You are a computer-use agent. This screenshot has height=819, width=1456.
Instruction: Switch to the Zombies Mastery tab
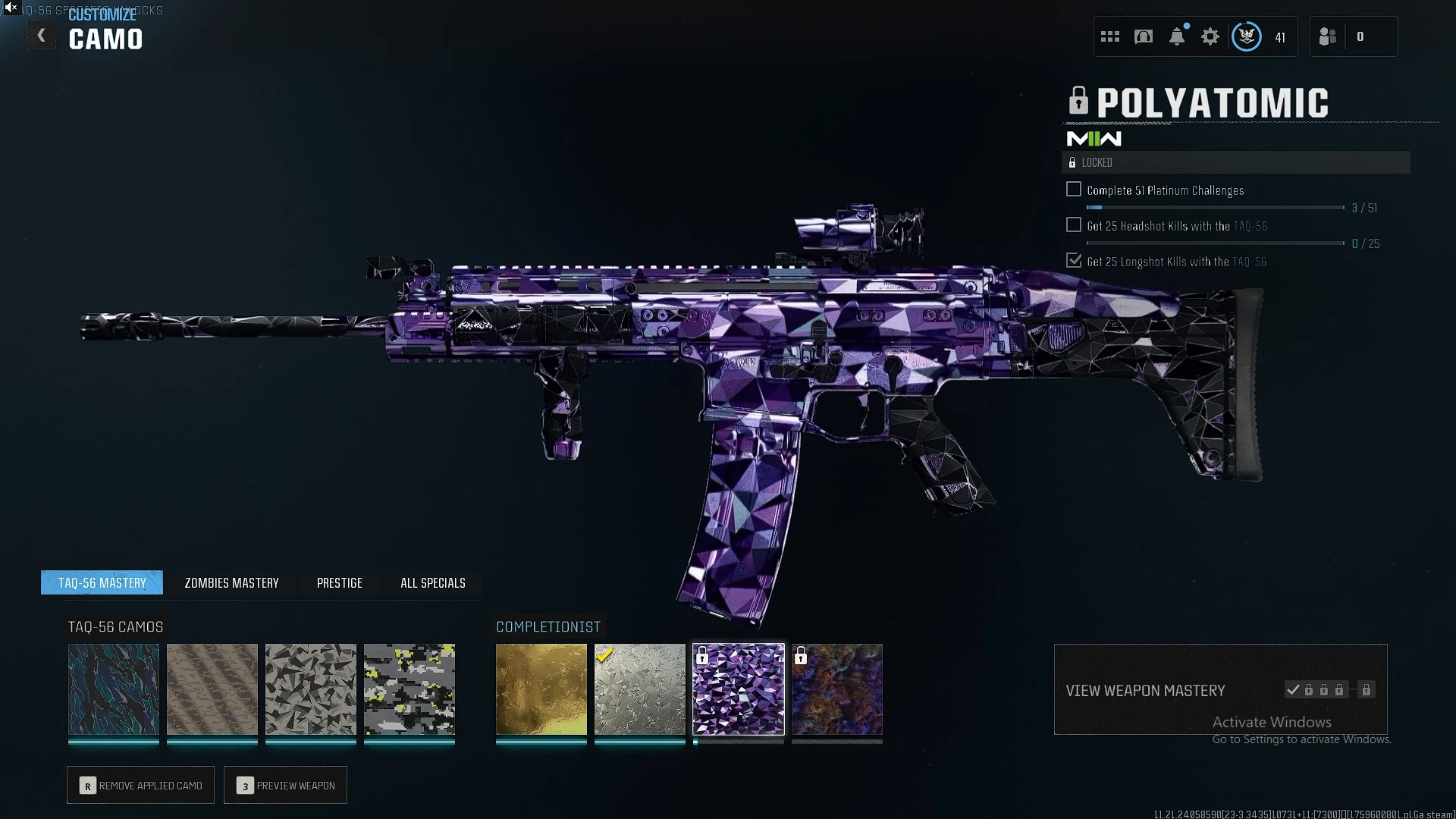pos(231,582)
